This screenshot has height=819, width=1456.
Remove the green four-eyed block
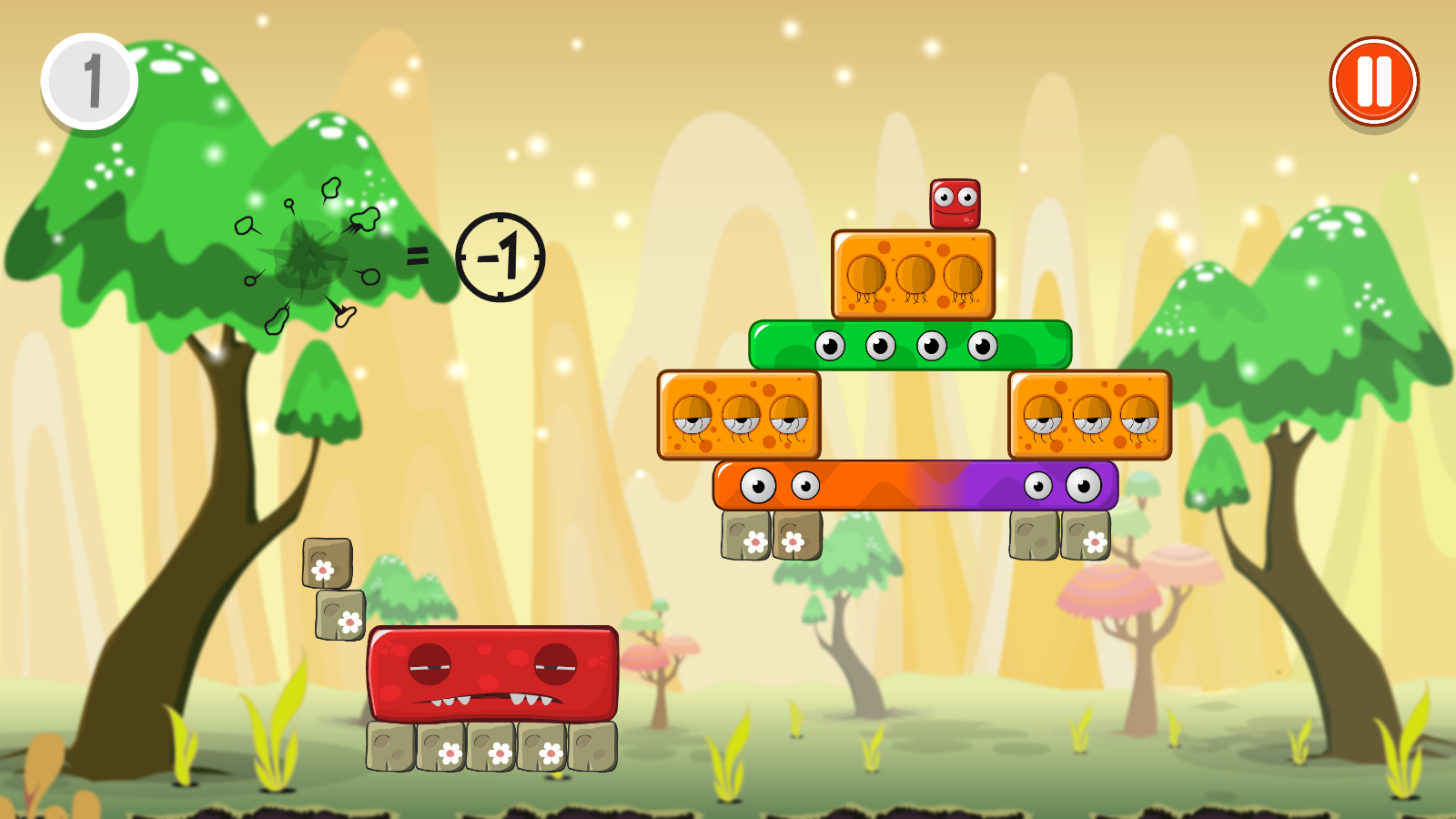(910, 345)
